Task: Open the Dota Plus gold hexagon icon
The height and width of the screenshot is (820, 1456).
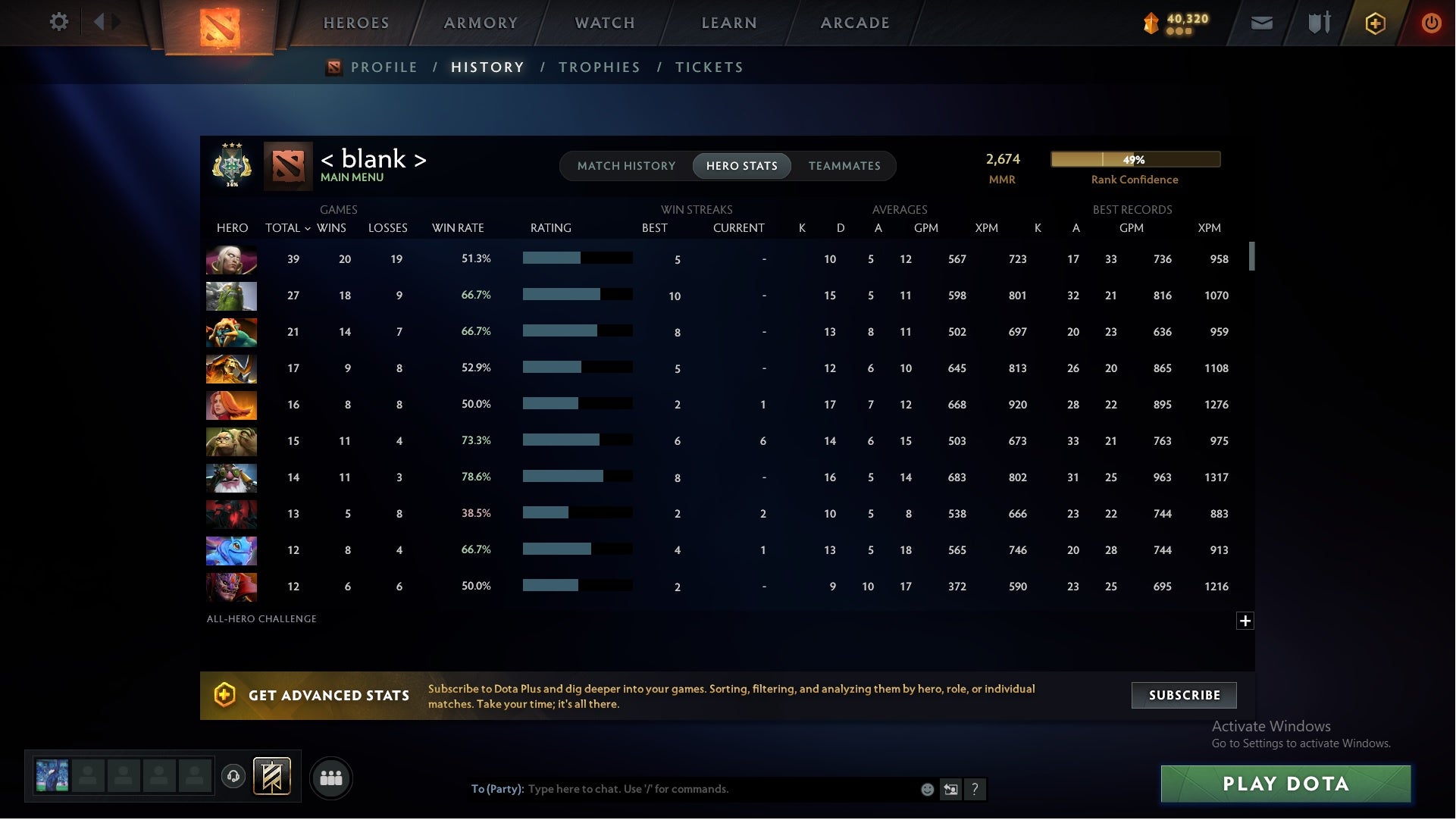Action: [x=1375, y=23]
